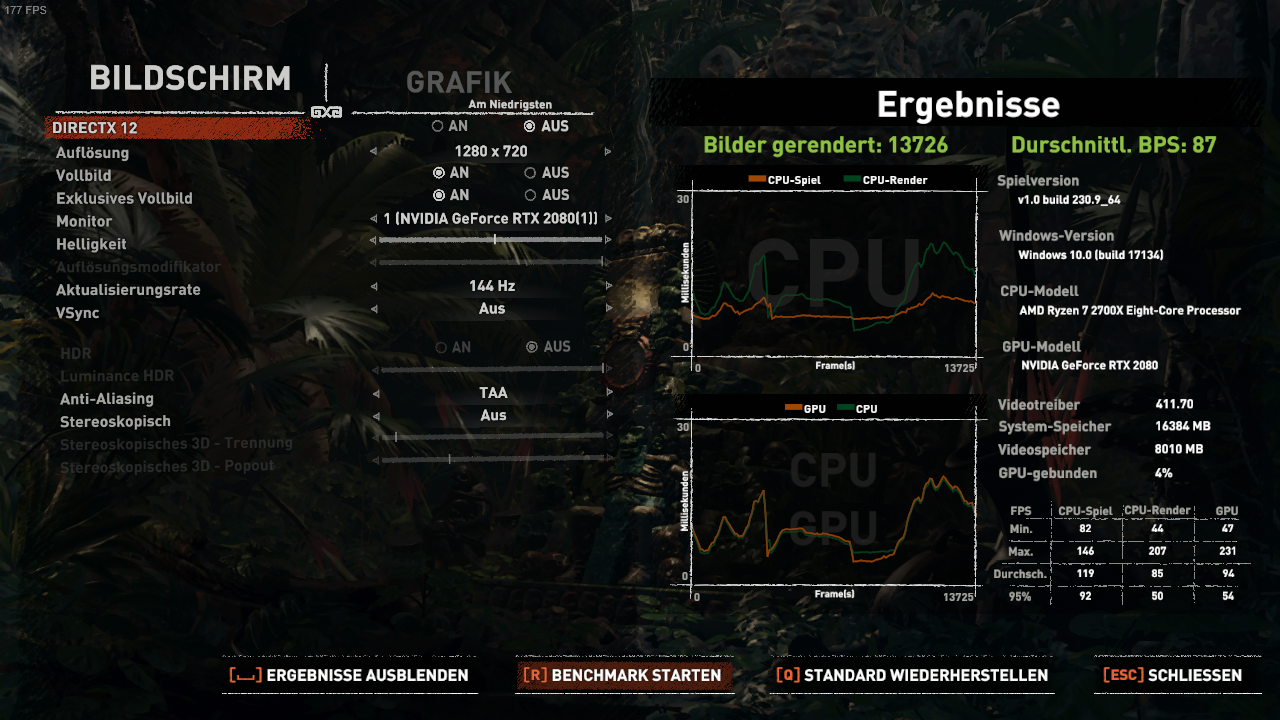Select the monitor entry showing NVIDIA GeForce RTX 2080
This screenshot has width=1280, height=720.
pos(492,221)
